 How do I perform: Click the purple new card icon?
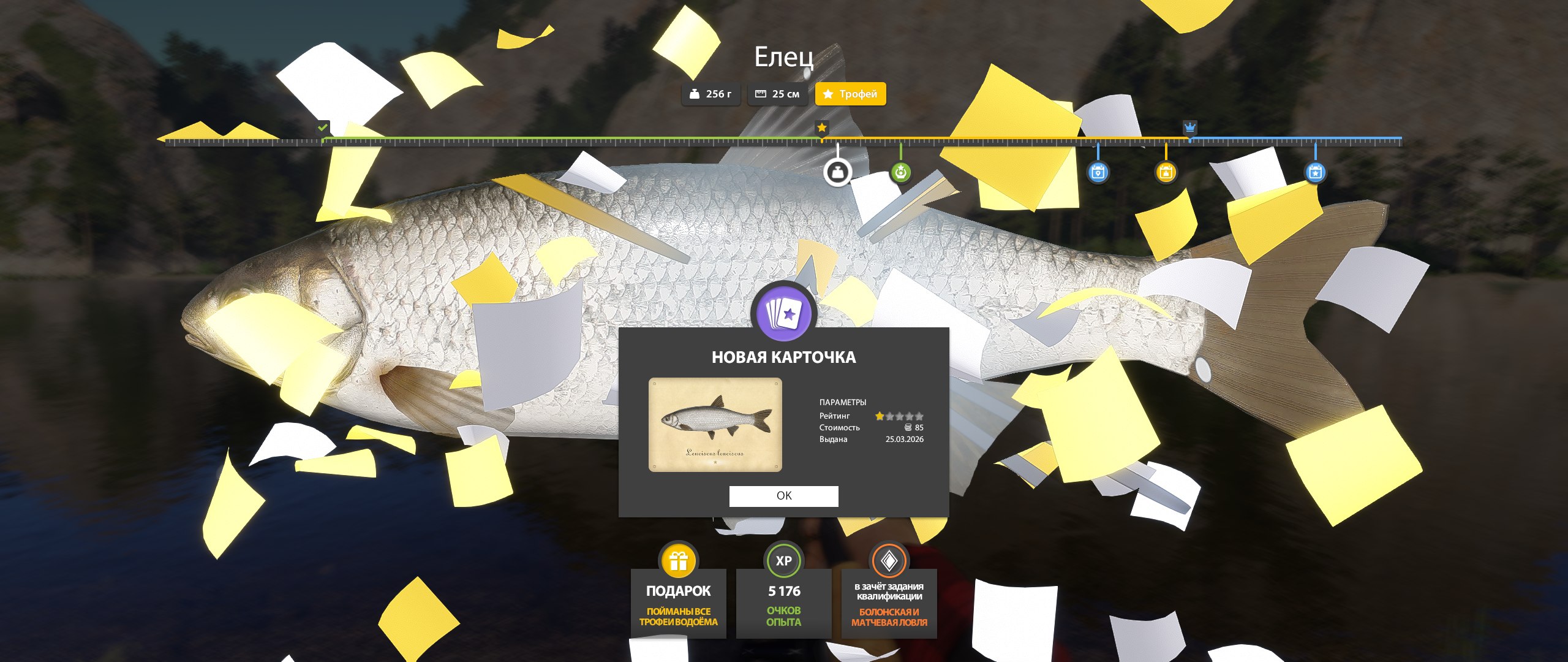pyautogui.click(x=783, y=313)
